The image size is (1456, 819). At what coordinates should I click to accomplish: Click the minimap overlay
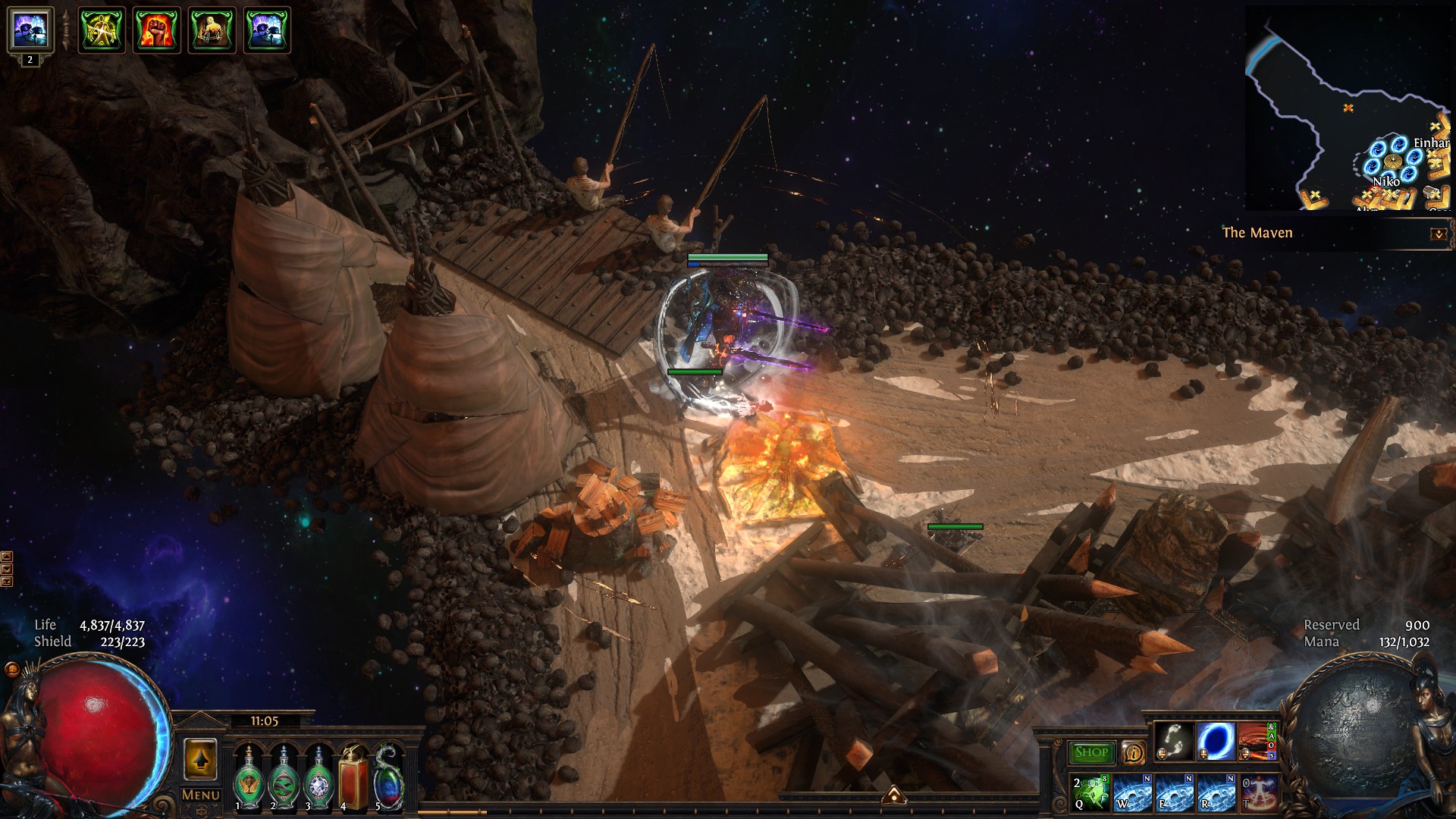pyautogui.click(x=1348, y=108)
